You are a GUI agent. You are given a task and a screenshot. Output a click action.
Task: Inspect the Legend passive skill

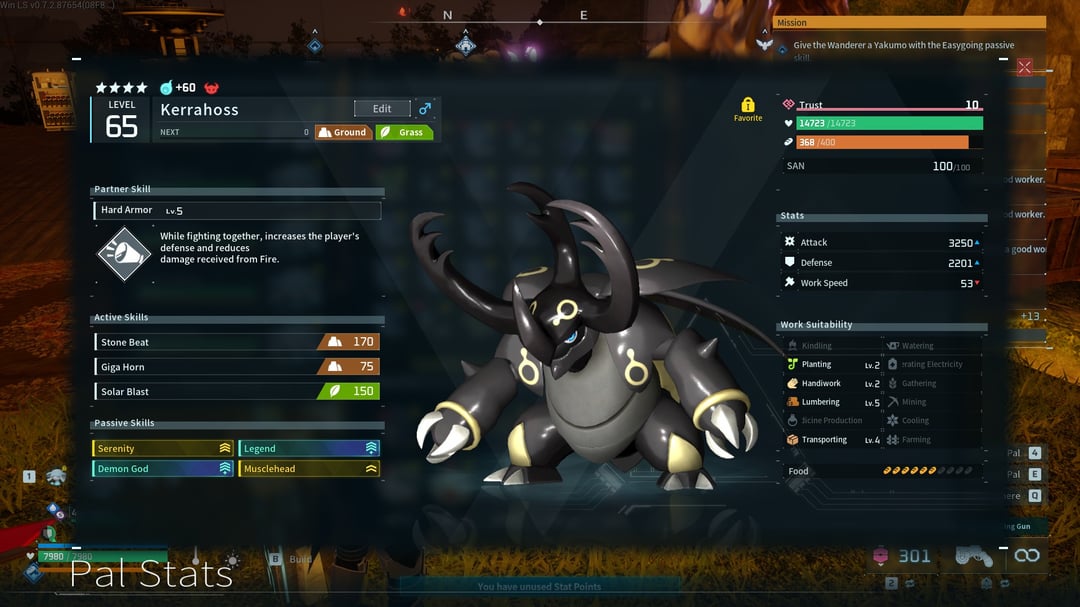pyautogui.click(x=309, y=449)
